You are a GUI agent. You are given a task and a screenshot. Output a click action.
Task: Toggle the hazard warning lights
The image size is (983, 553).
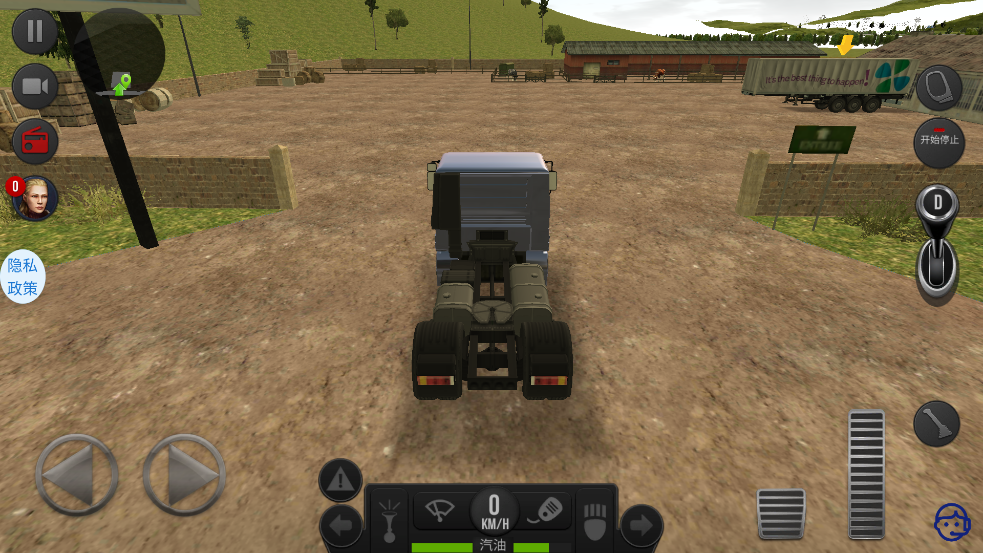[x=340, y=481]
